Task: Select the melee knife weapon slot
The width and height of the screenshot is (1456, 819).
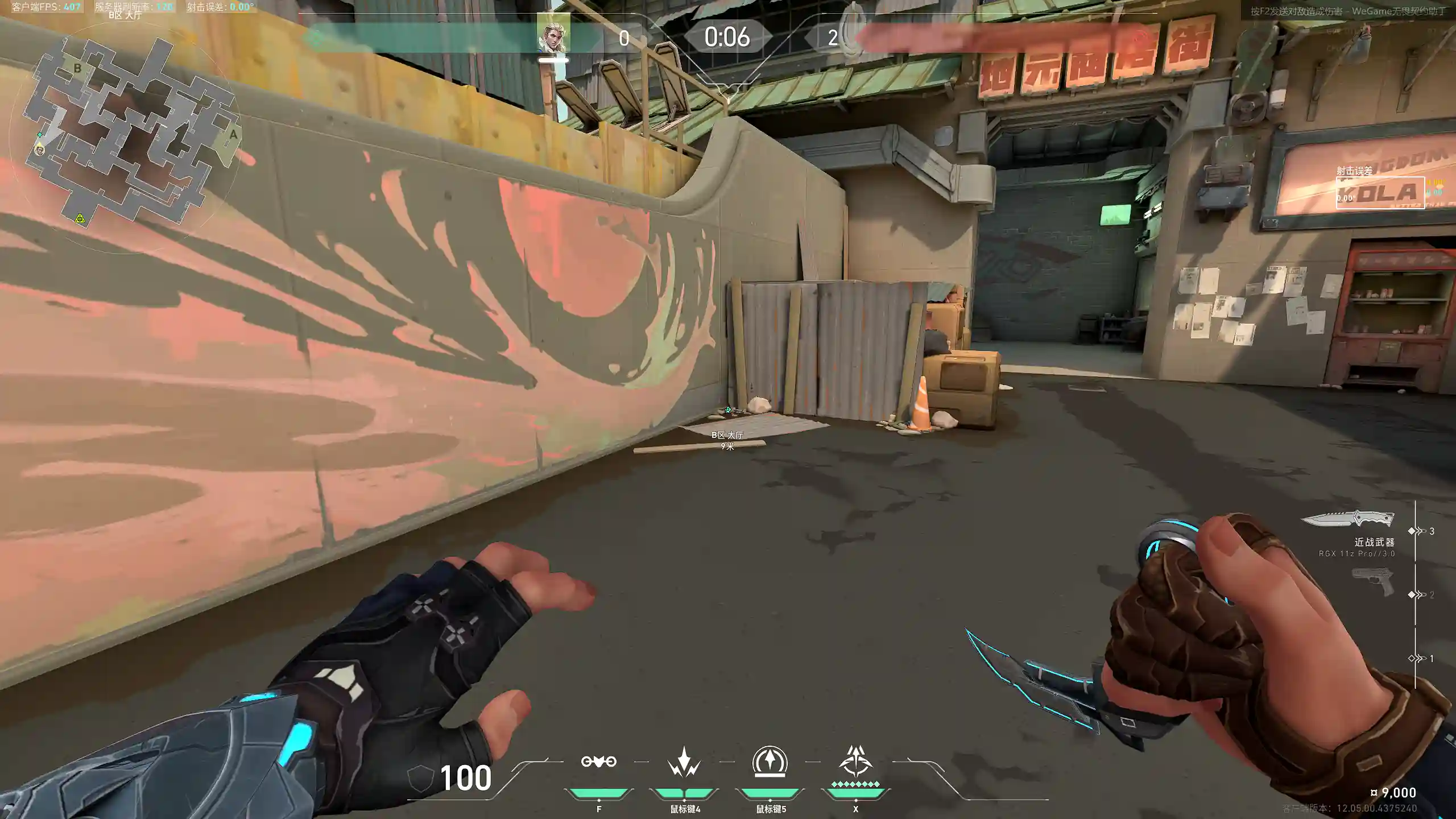Action: pyautogui.click(x=1347, y=519)
